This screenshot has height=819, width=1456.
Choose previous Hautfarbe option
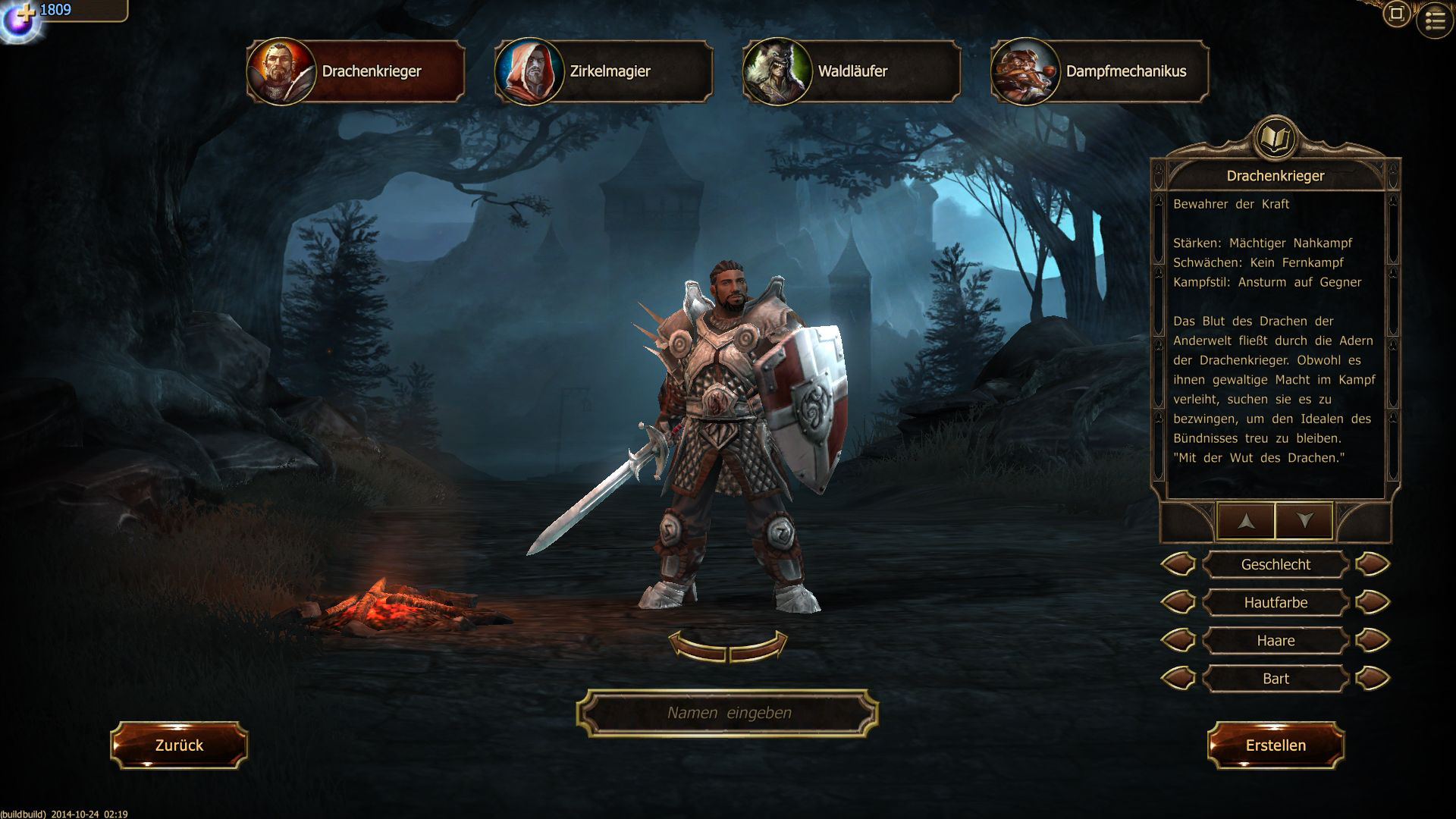1178,603
